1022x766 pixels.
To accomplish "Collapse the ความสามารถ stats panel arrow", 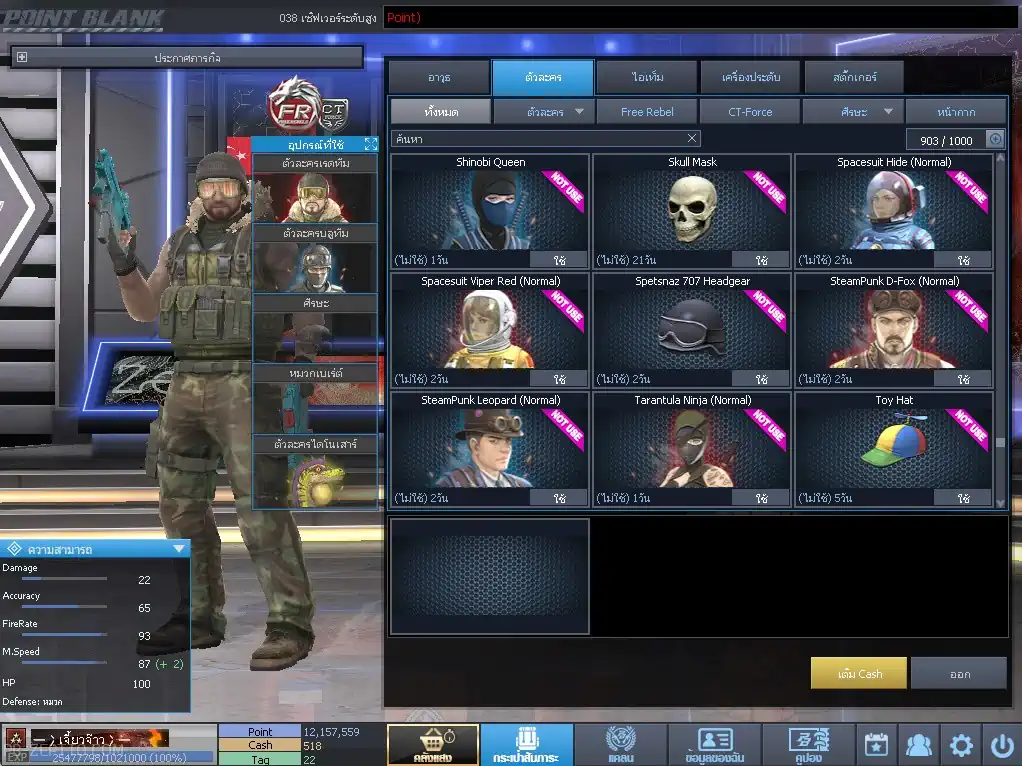I will 179,548.
